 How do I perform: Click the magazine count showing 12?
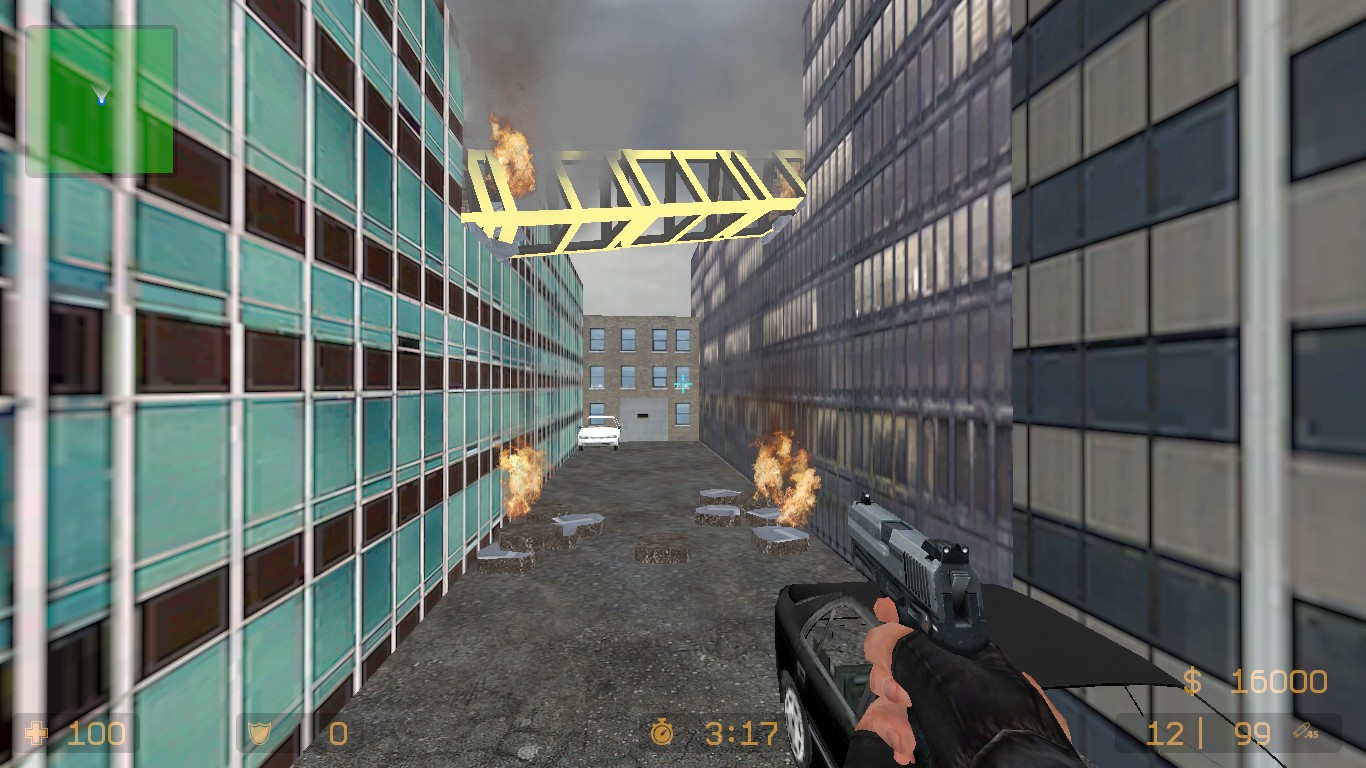click(1163, 734)
